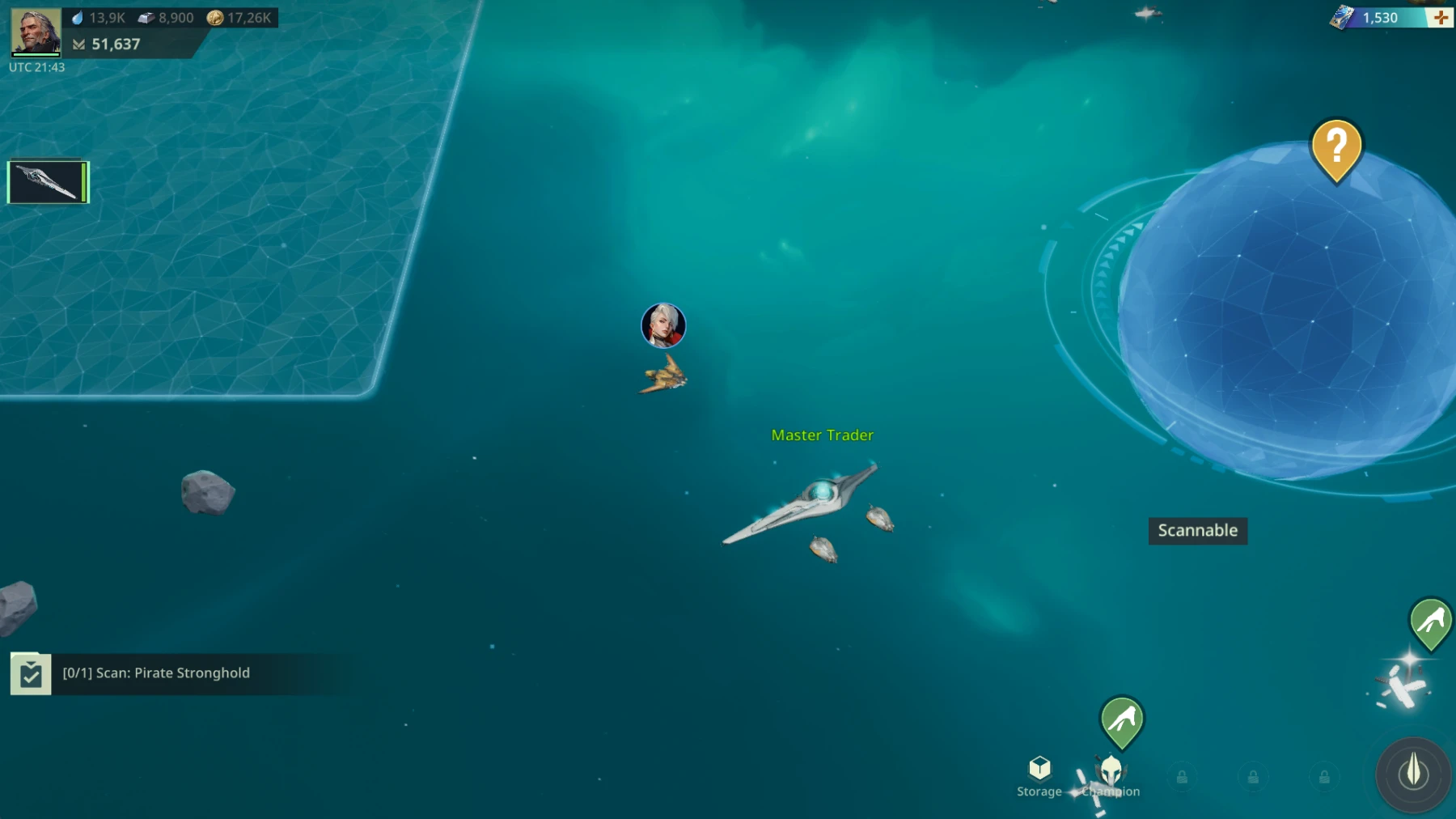1456x819 pixels.
Task: Open the commander profile portrait
Action: (36, 32)
